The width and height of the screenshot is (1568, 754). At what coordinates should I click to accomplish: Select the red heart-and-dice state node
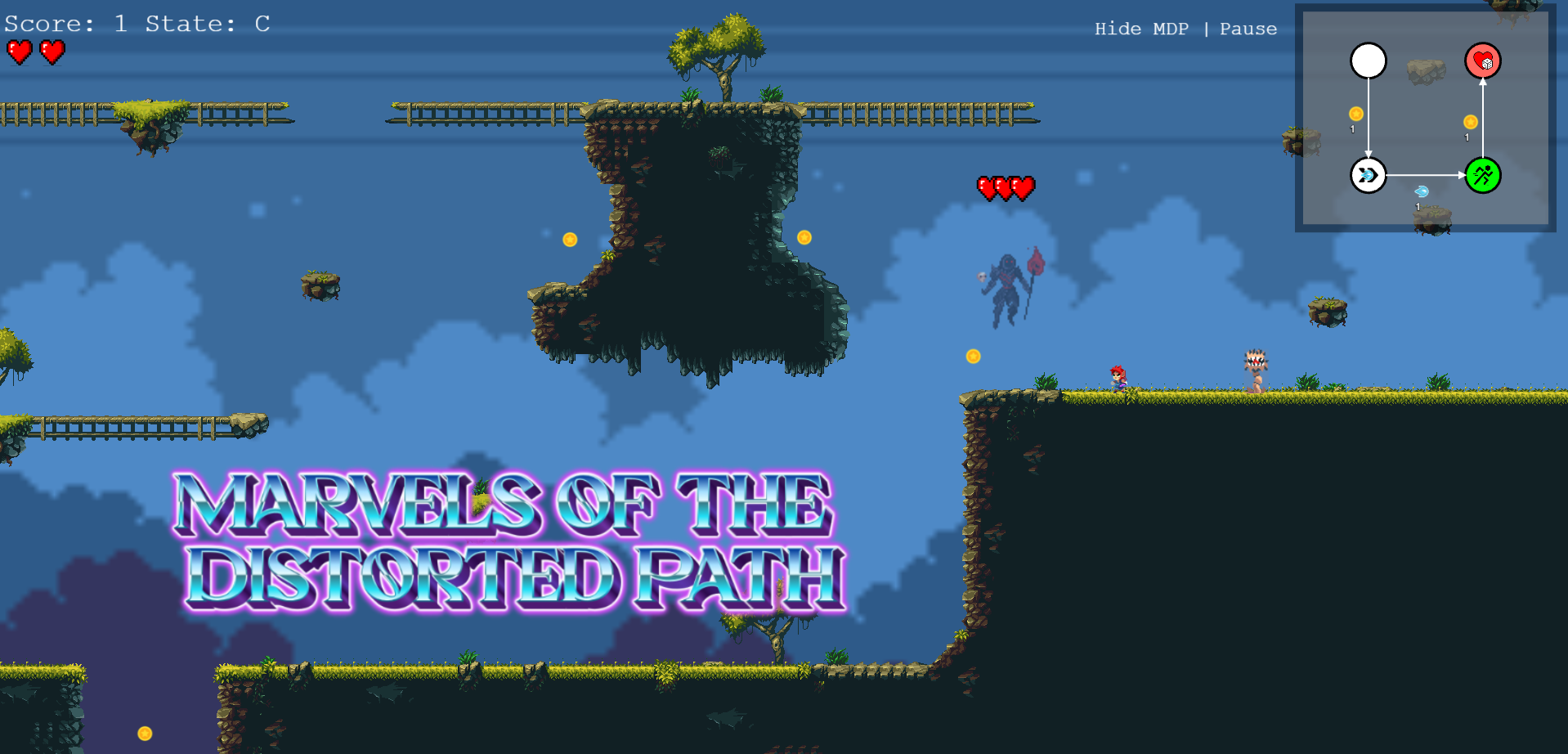pos(1482,61)
